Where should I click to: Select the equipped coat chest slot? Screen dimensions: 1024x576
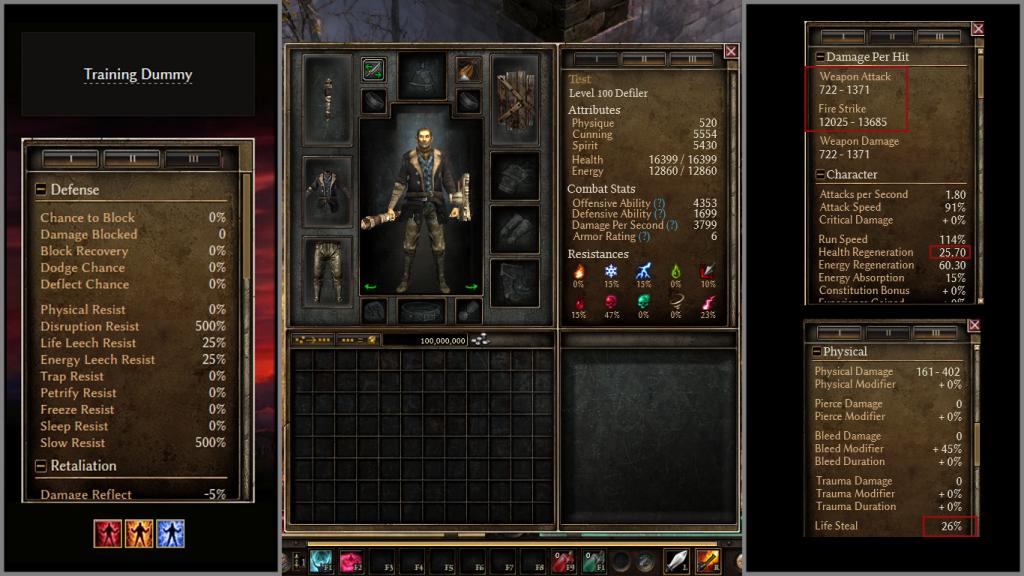click(x=327, y=190)
